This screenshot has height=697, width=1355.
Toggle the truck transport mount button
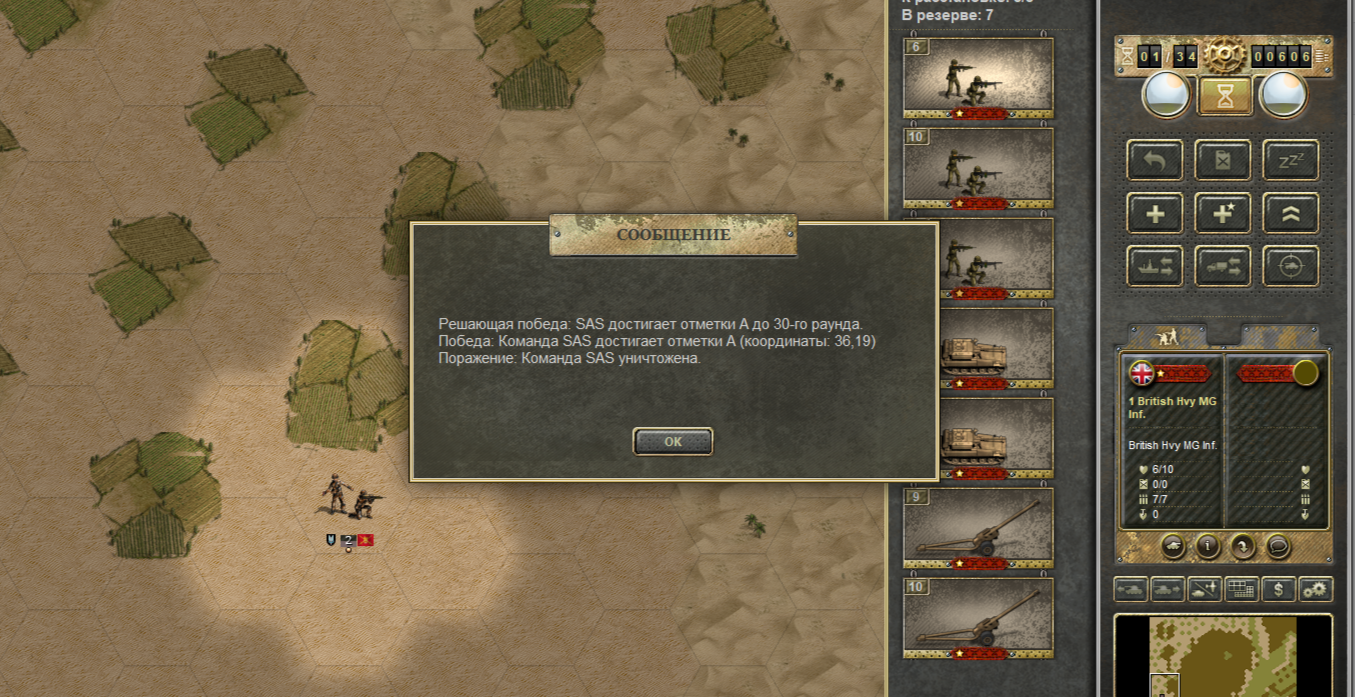(x=1223, y=266)
